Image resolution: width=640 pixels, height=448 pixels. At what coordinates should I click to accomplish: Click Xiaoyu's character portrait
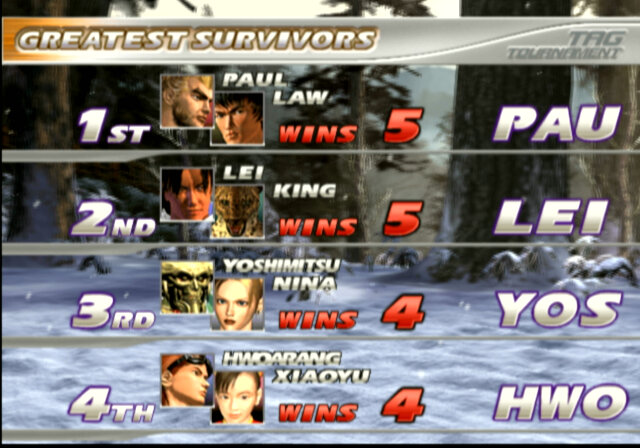(x=238, y=397)
